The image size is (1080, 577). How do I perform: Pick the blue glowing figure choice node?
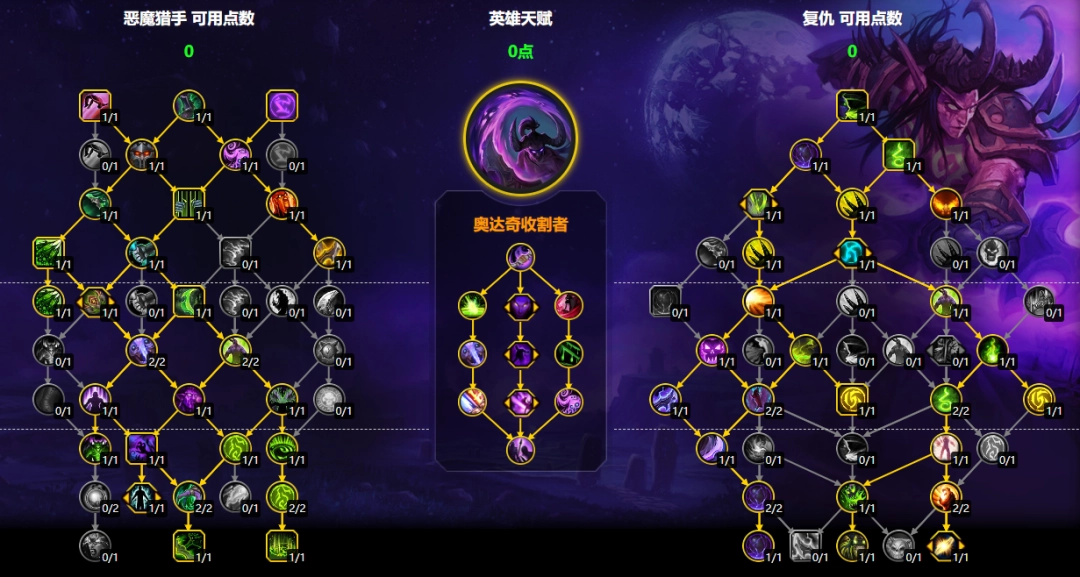[141, 496]
